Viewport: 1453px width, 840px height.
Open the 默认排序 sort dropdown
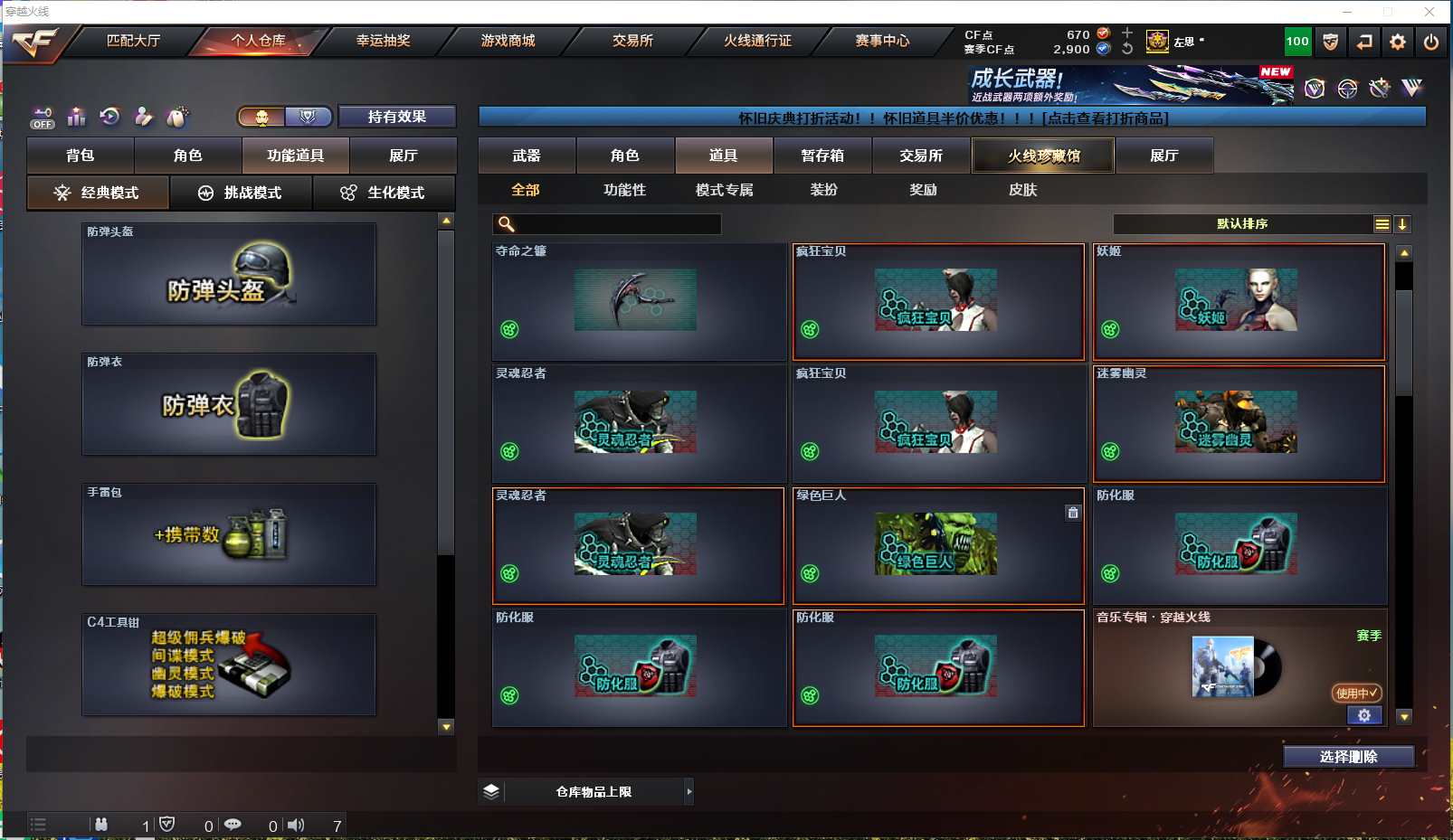tap(1242, 224)
